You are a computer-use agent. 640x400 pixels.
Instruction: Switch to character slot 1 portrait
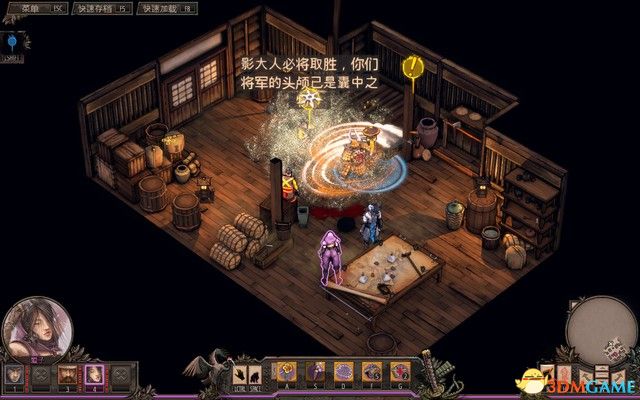[14, 374]
